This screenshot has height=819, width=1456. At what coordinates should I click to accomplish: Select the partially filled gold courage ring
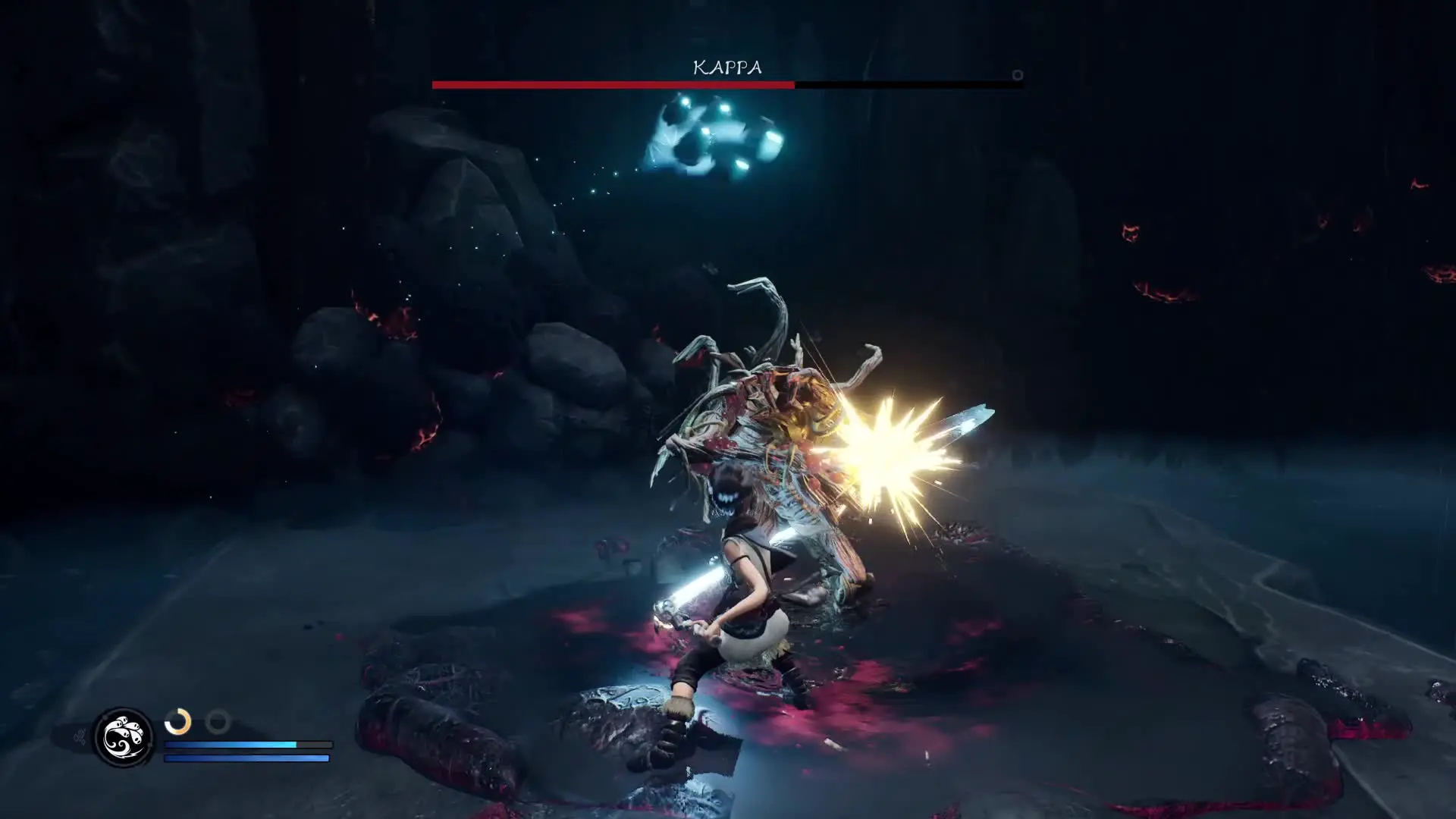(x=178, y=721)
